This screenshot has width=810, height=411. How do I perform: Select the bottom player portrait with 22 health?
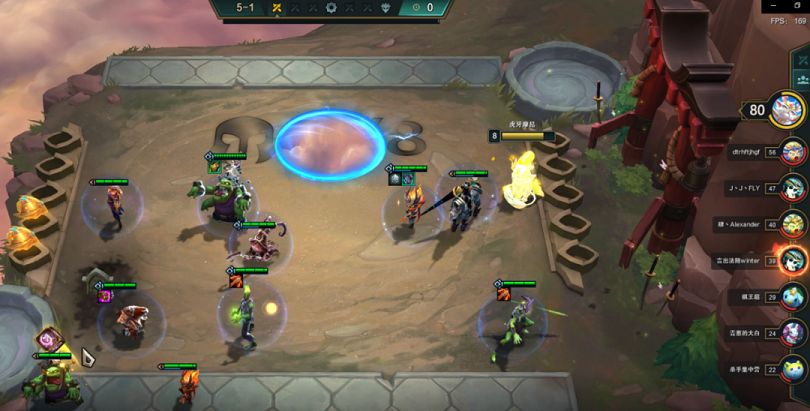(793, 368)
